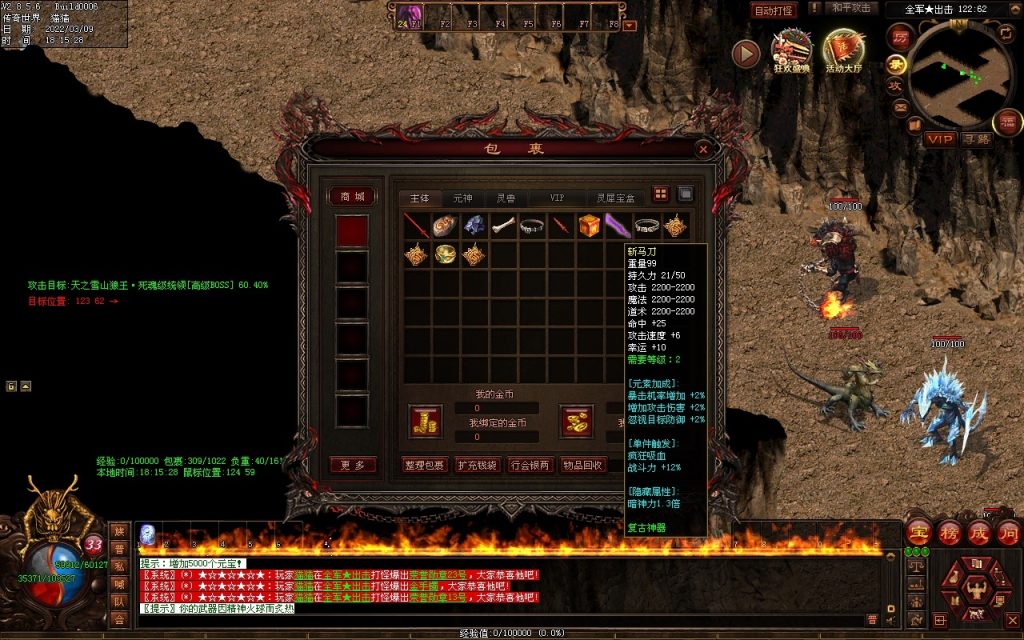Click the 更多 button
The height and width of the screenshot is (640, 1024).
pyautogui.click(x=352, y=465)
